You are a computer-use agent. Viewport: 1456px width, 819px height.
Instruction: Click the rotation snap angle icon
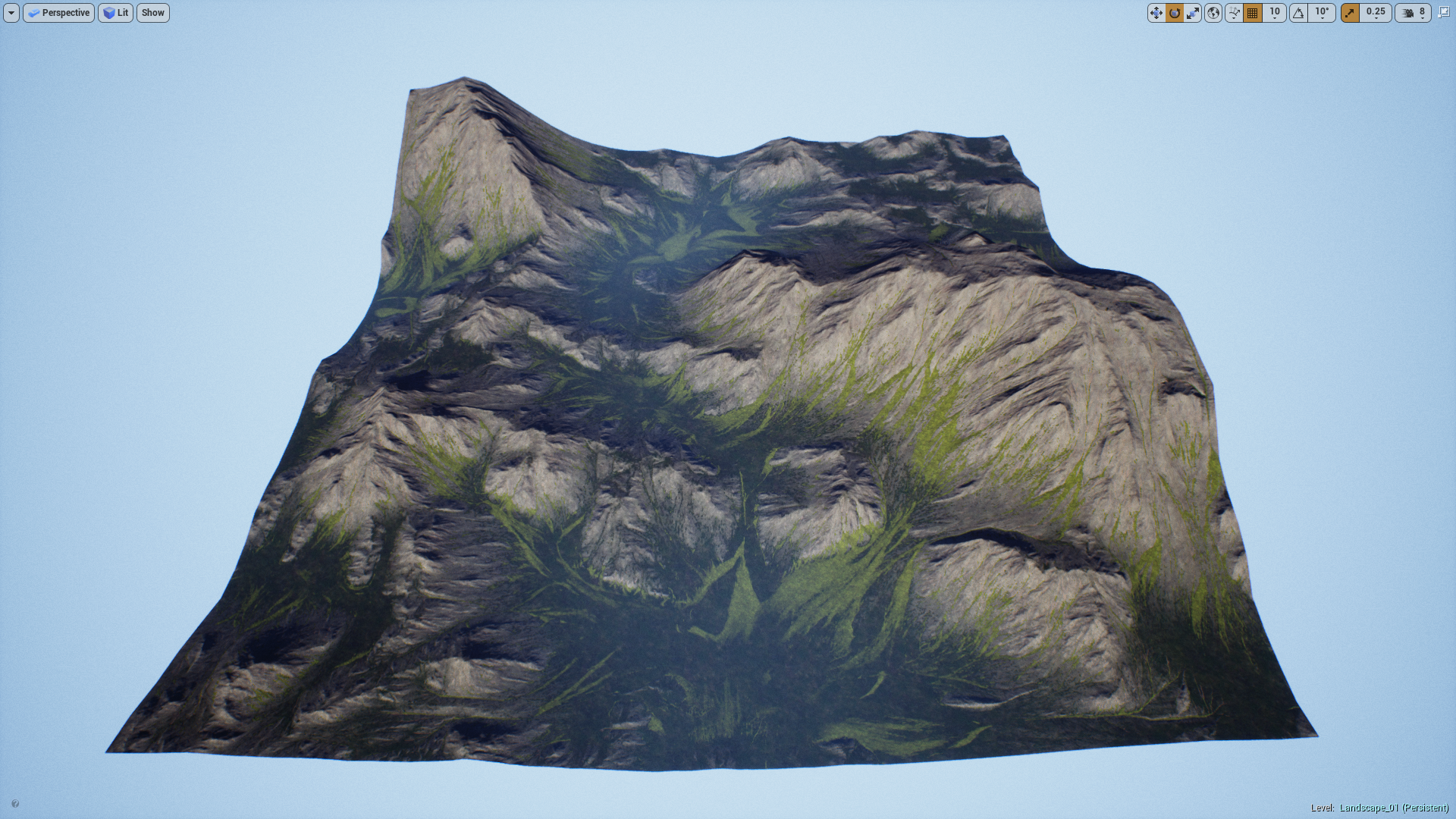(x=1298, y=13)
